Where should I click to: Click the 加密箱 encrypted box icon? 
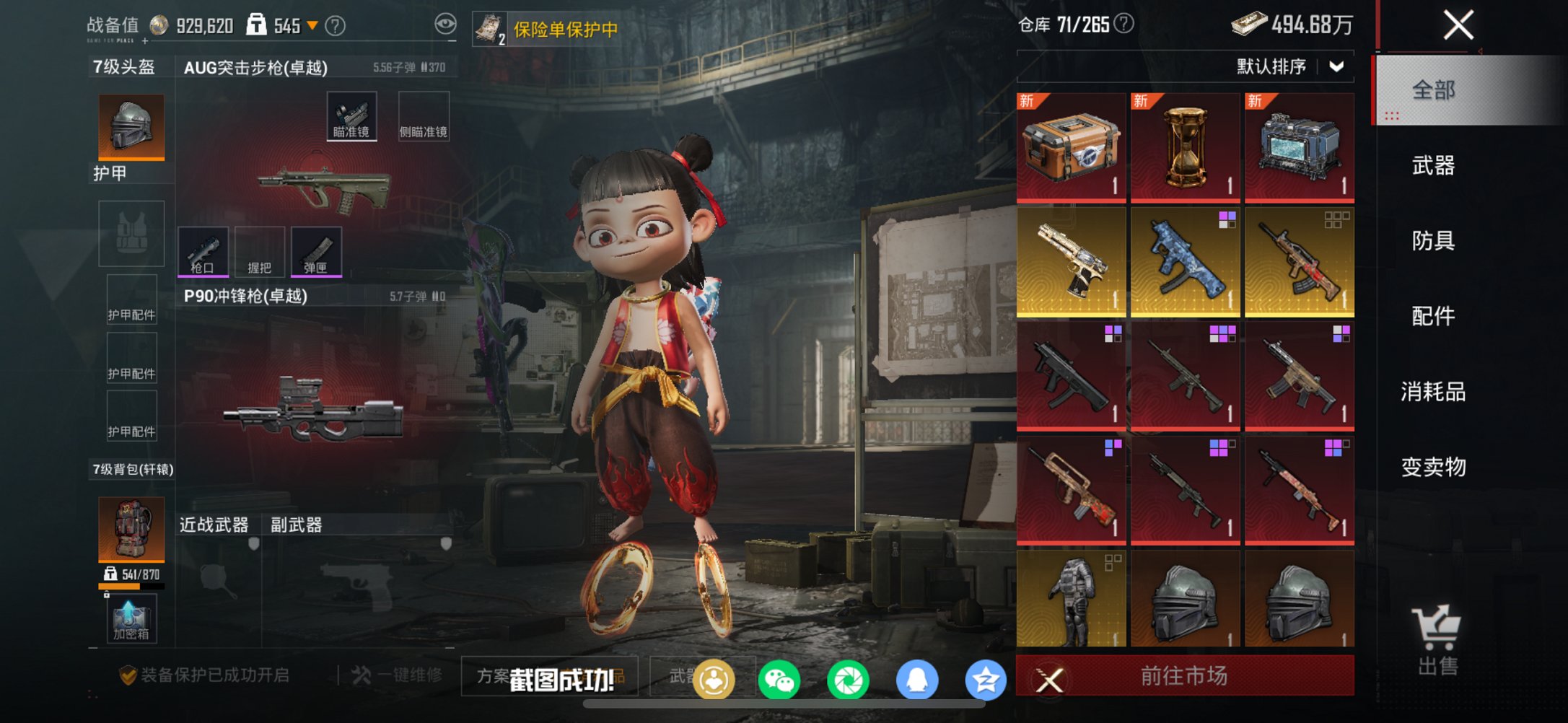point(130,619)
